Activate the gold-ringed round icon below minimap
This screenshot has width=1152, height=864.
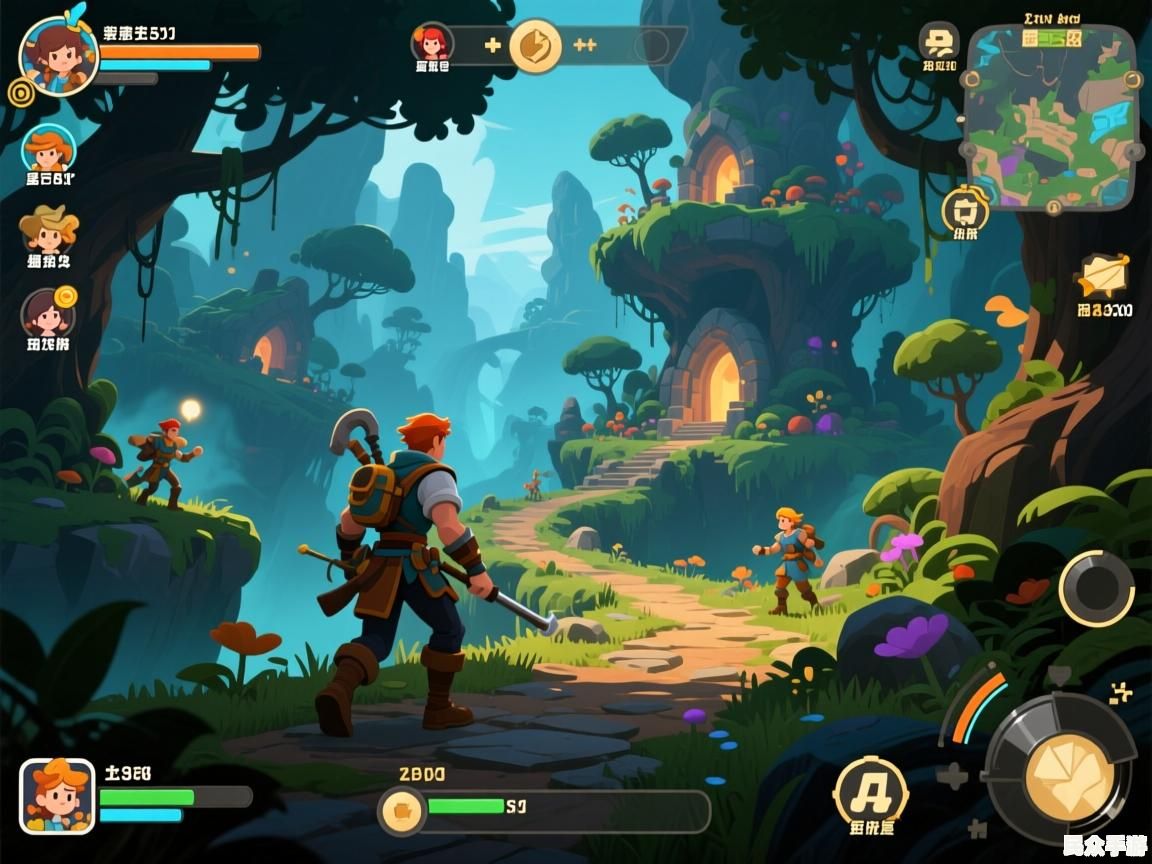pos(965,211)
